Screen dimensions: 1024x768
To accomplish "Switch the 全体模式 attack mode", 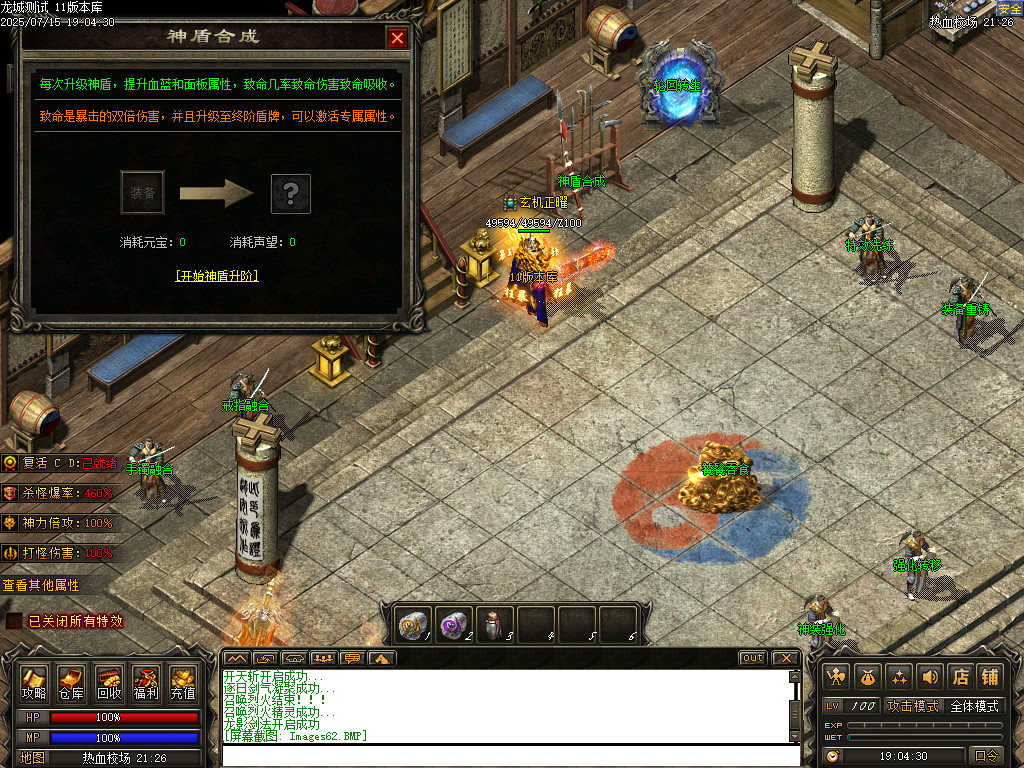I will [x=974, y=706].
